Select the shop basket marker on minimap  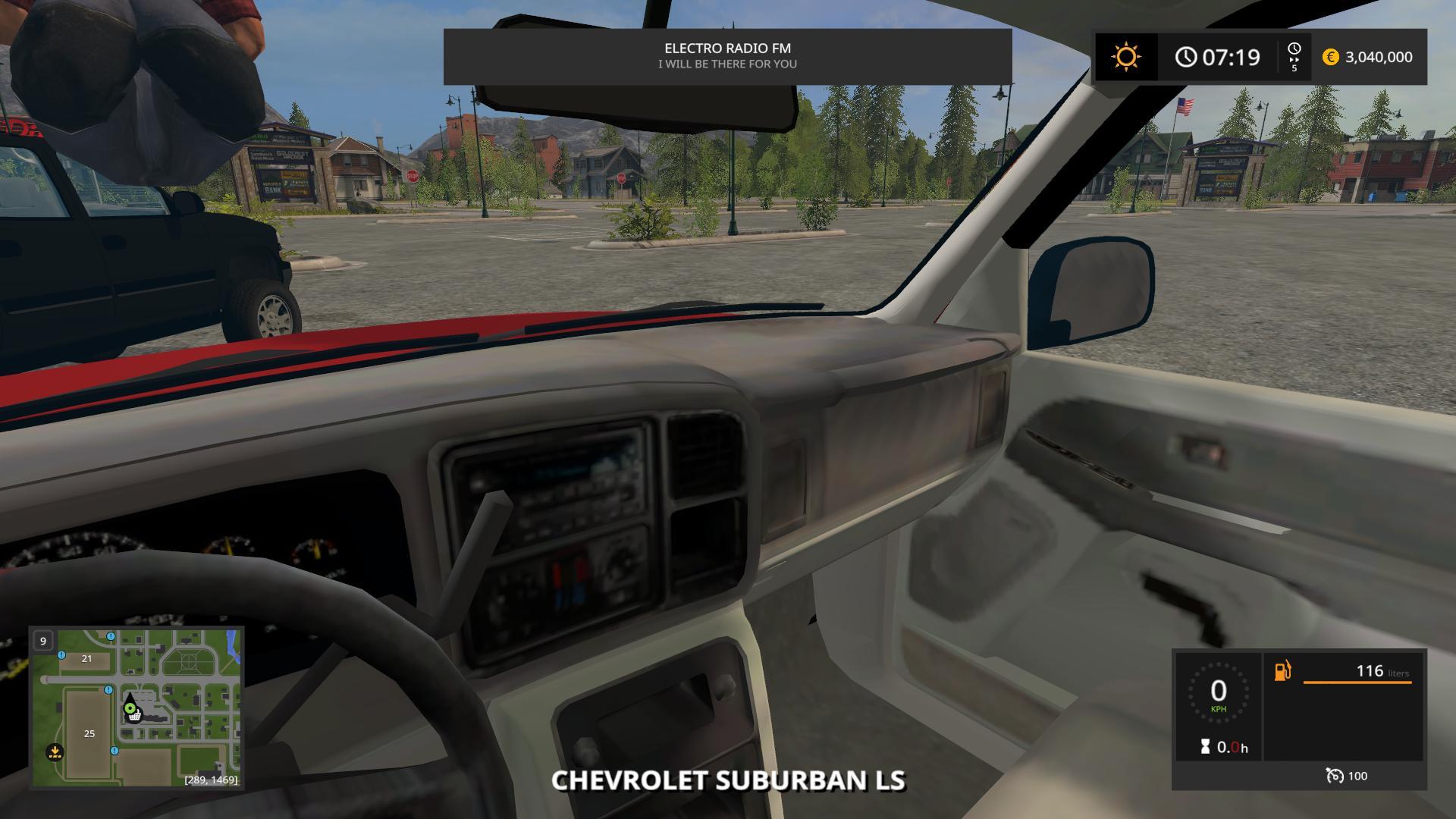[x=135, y=715]
